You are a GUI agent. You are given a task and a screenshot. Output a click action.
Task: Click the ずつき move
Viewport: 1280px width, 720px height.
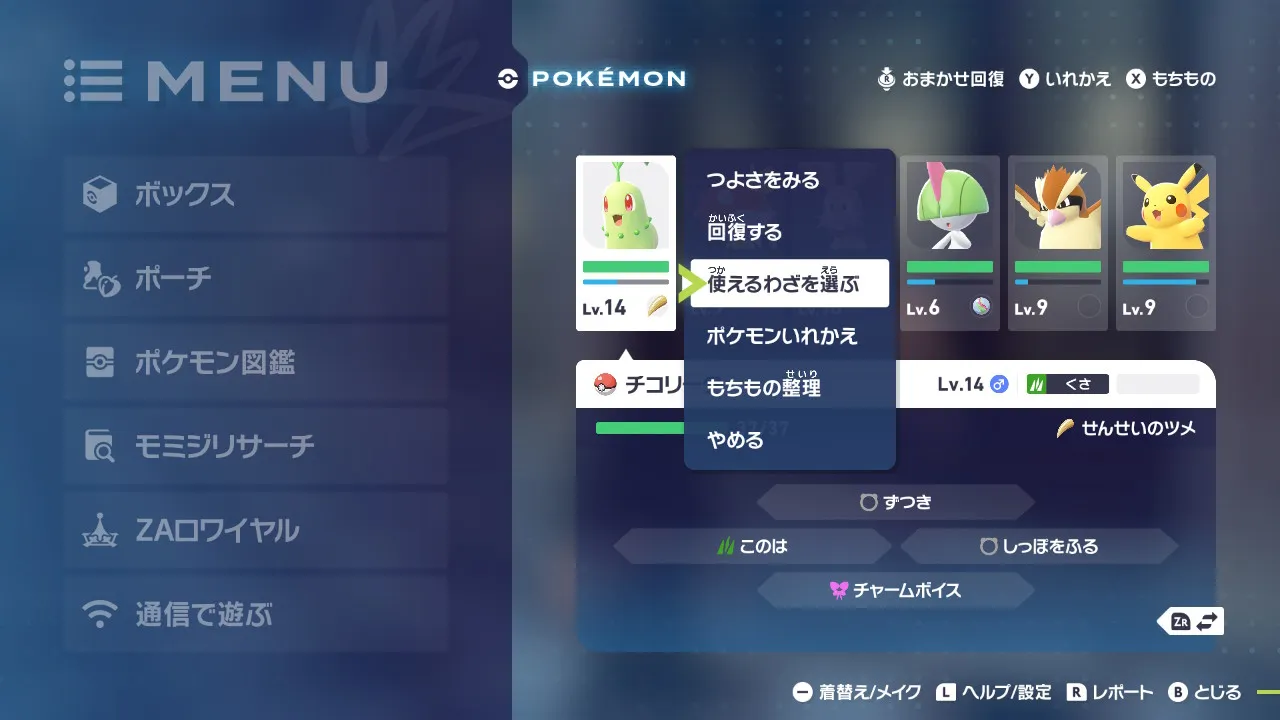tap(896, 502)
